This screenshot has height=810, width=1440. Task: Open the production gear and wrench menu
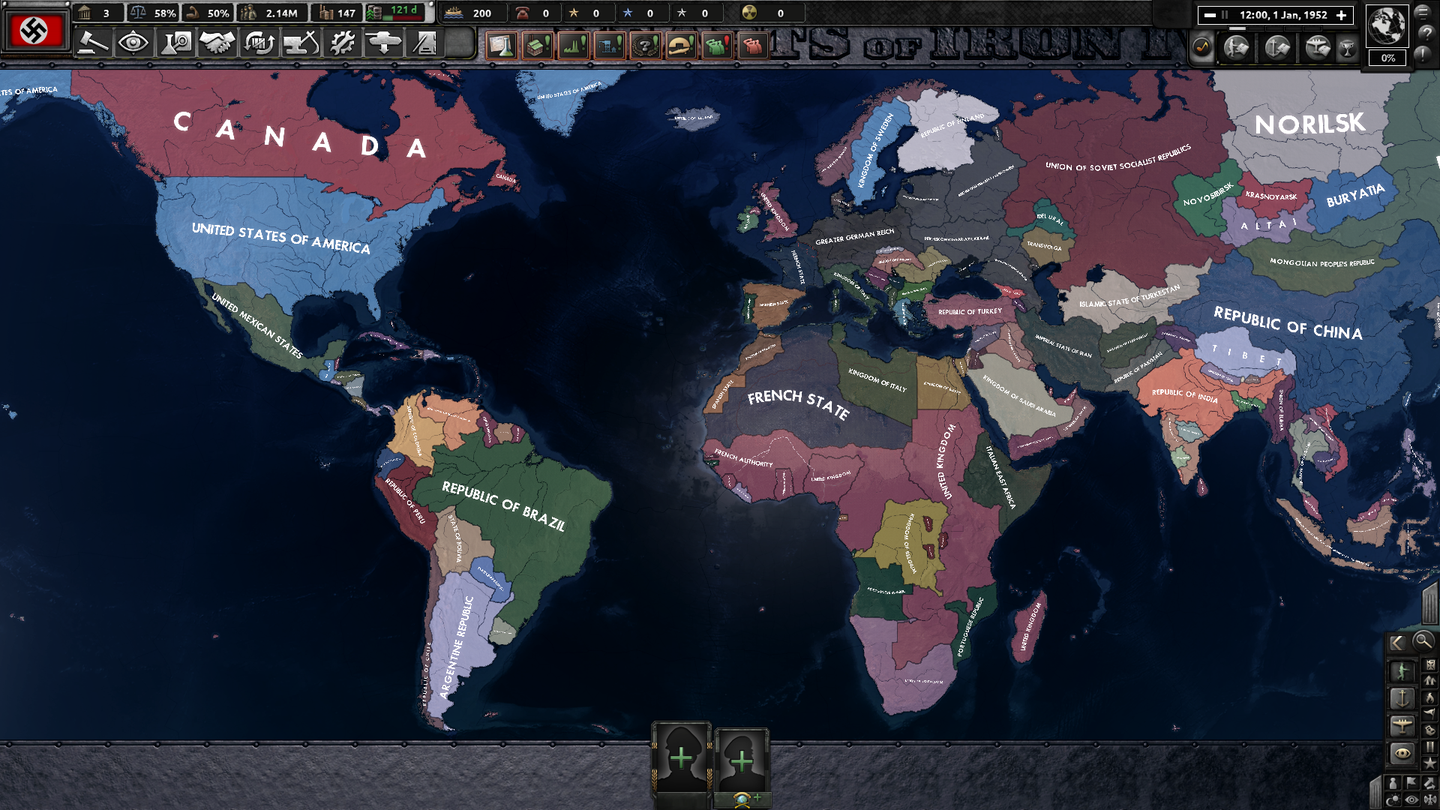coord(342,43)
